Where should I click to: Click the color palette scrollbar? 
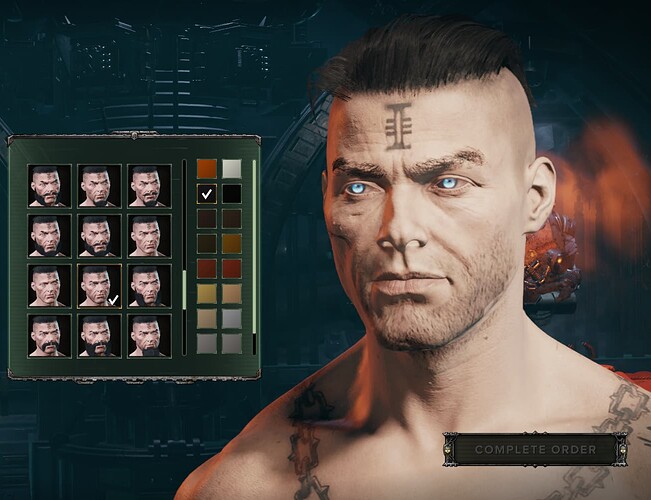pos(254,250)
